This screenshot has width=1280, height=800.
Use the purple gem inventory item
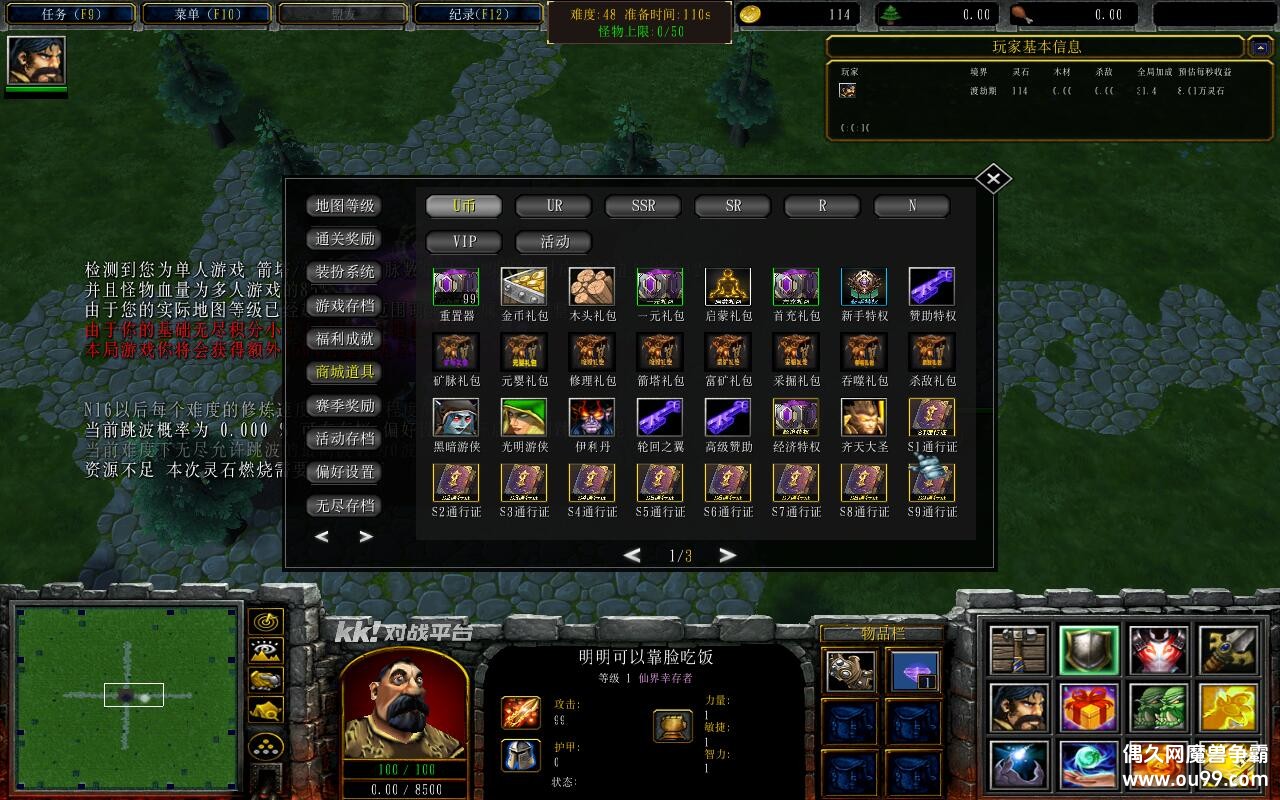pos(913,672)
